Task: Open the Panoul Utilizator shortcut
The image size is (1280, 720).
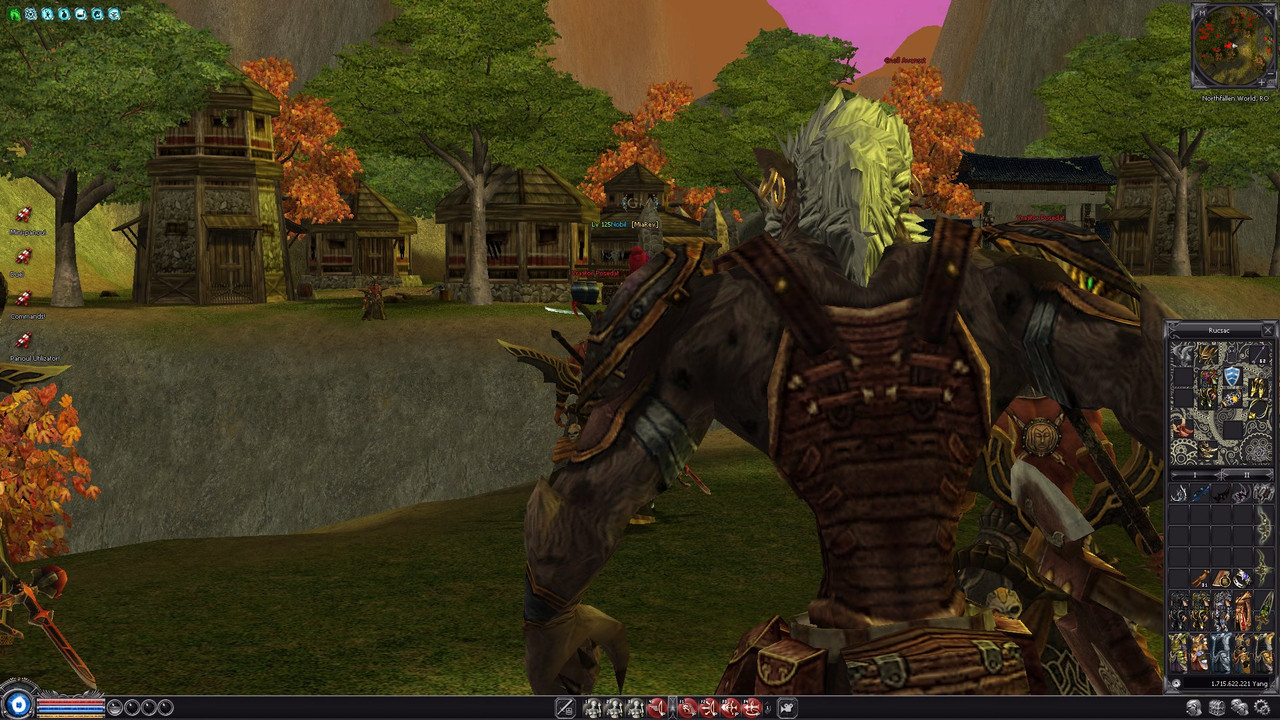Action: (x=24, y=342)
